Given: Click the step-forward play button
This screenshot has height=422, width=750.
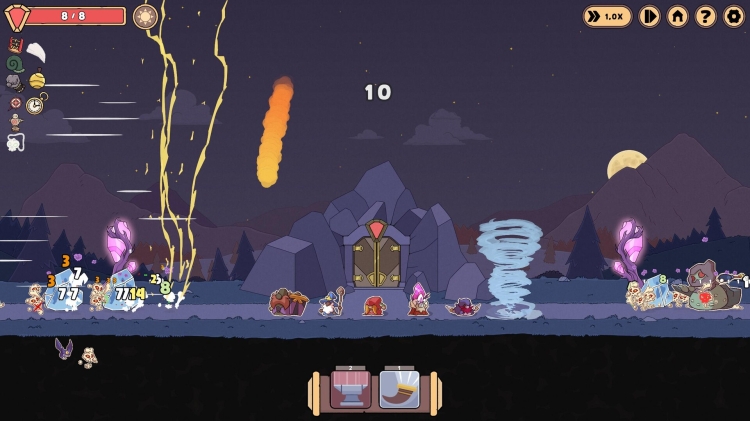Looking at the screenshot, I should click(x=650, y=16).
